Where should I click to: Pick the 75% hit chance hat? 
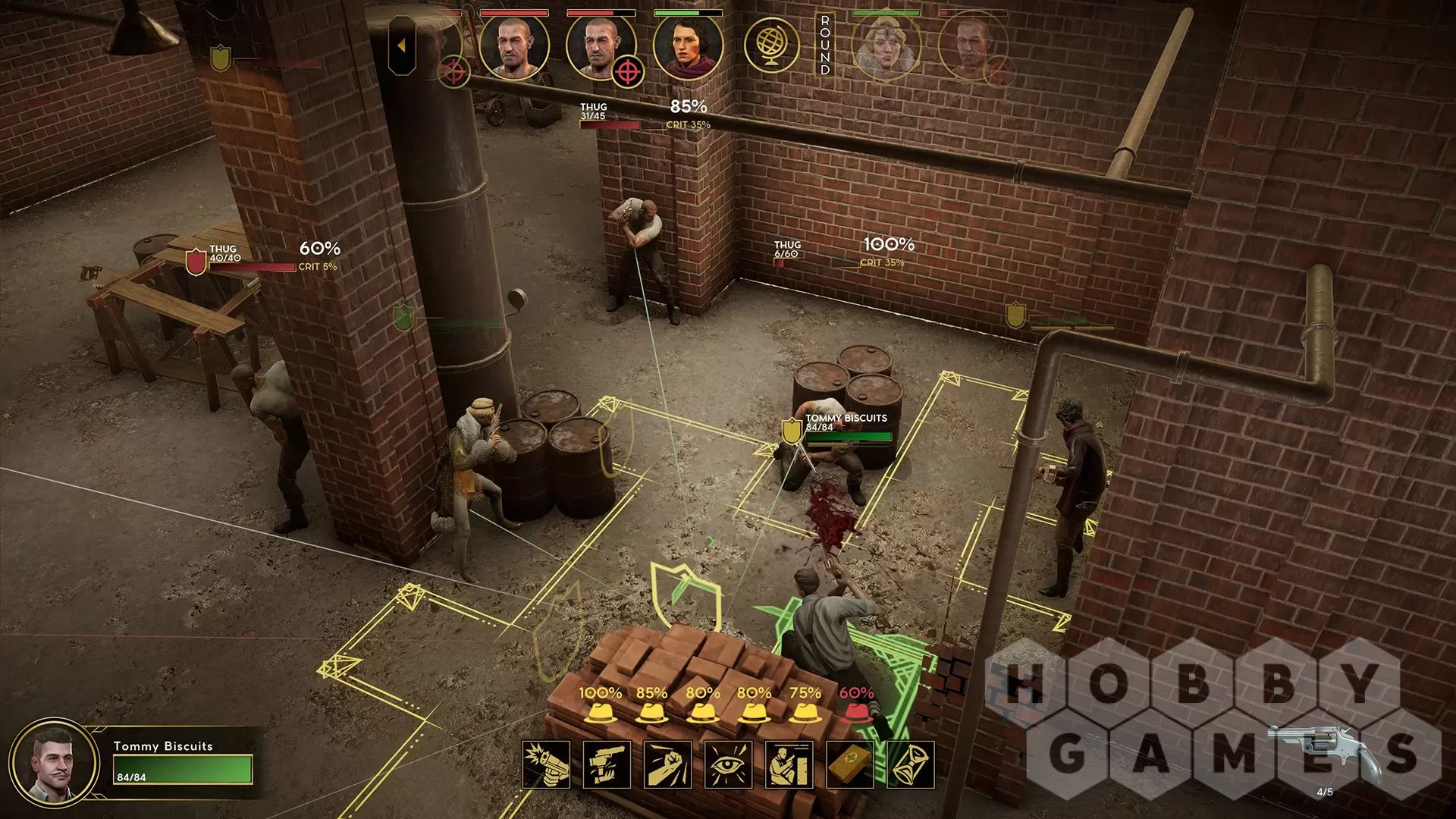805,713
